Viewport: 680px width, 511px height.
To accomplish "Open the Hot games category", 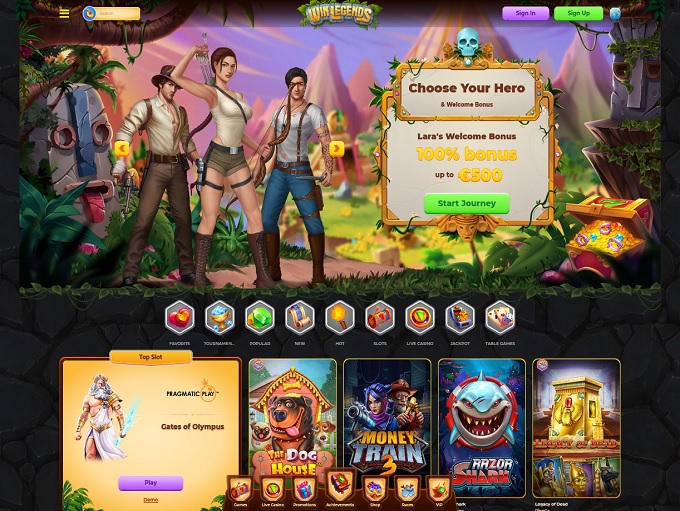I will pyautogui.click(x=340, y=320).
